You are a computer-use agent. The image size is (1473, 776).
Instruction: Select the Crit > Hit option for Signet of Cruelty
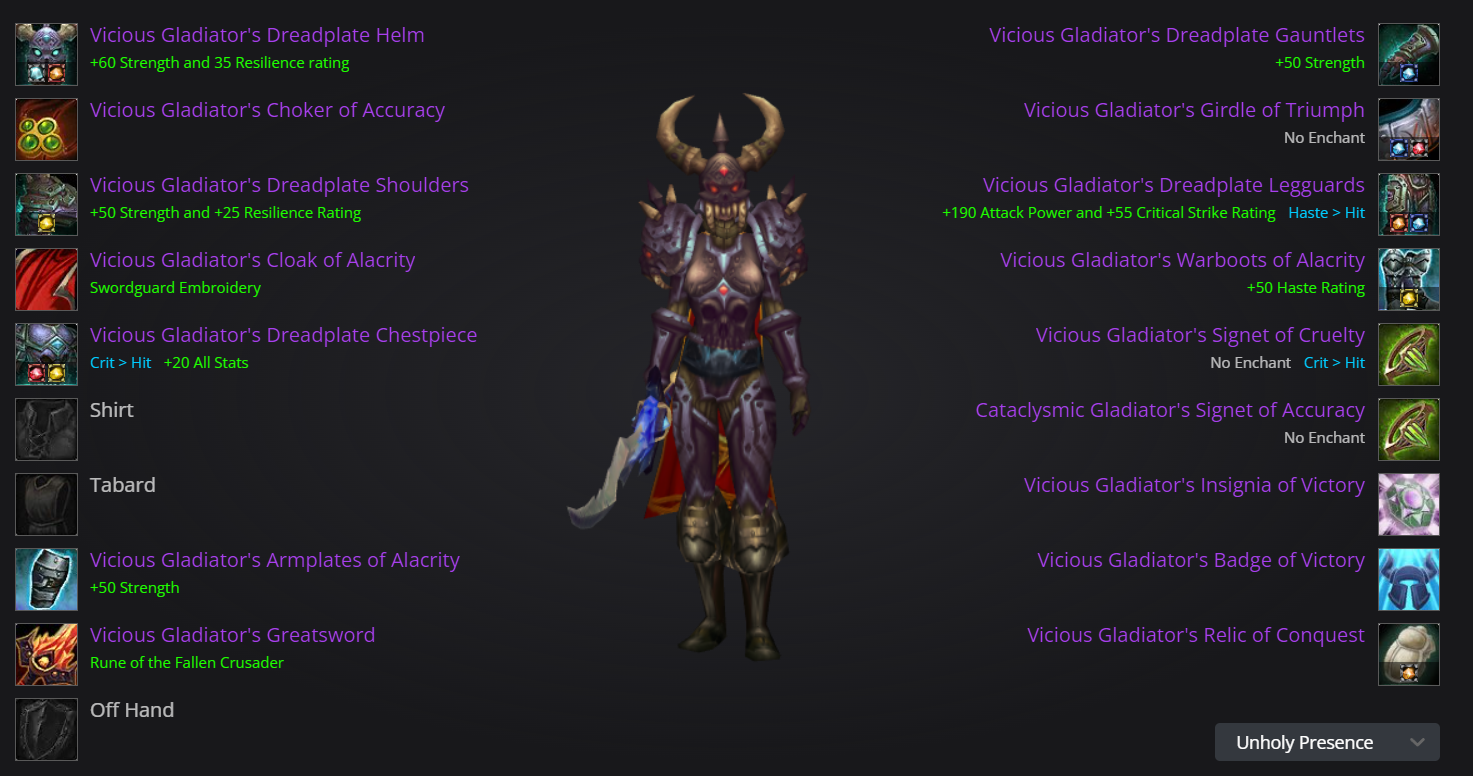pos(1334,362)
